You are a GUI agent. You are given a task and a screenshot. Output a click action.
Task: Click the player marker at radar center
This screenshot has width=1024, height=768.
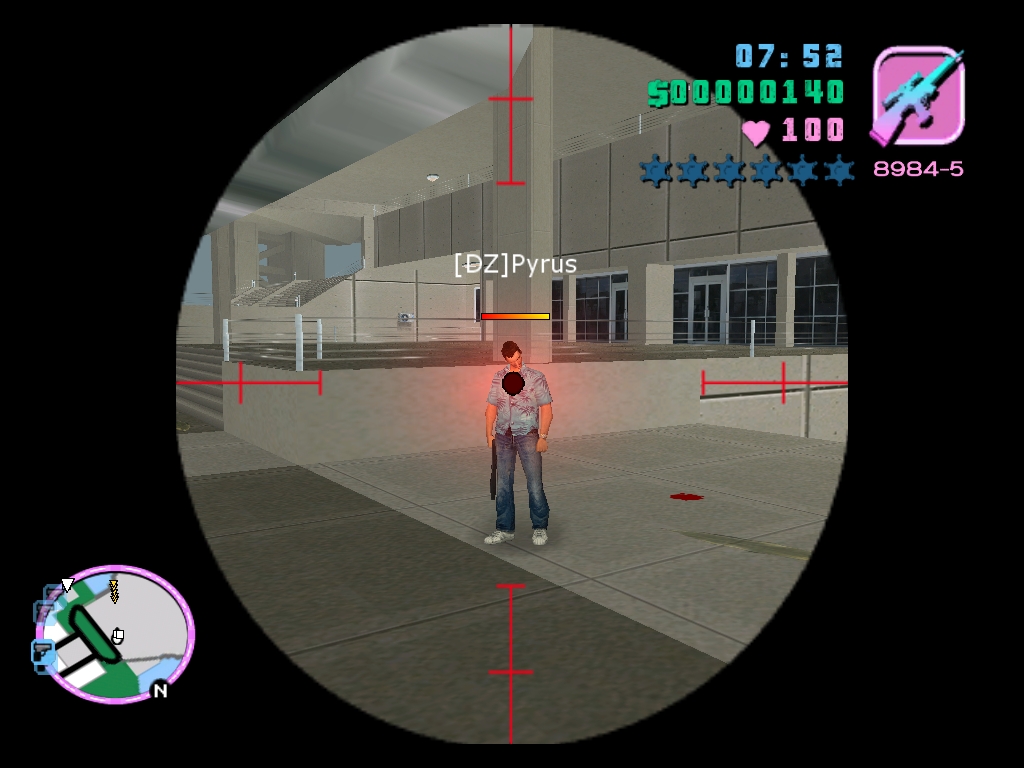click(x=118, y=635)
